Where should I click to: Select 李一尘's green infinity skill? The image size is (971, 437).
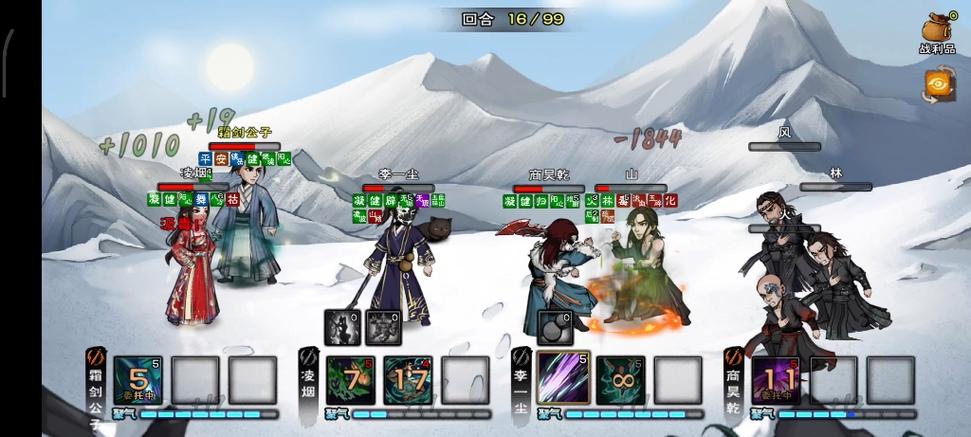coord(620,380)
